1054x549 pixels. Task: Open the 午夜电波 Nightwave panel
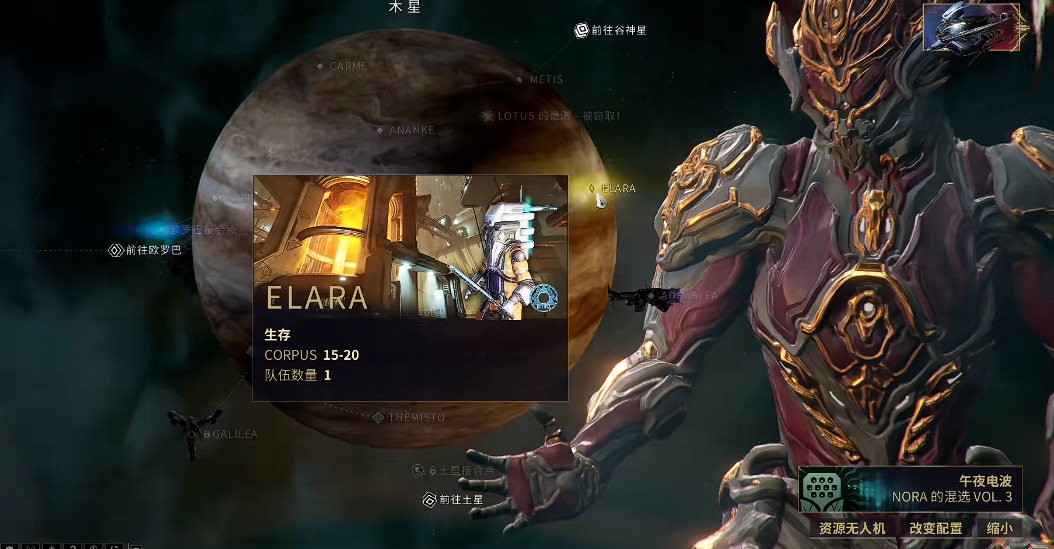(910, 488)
